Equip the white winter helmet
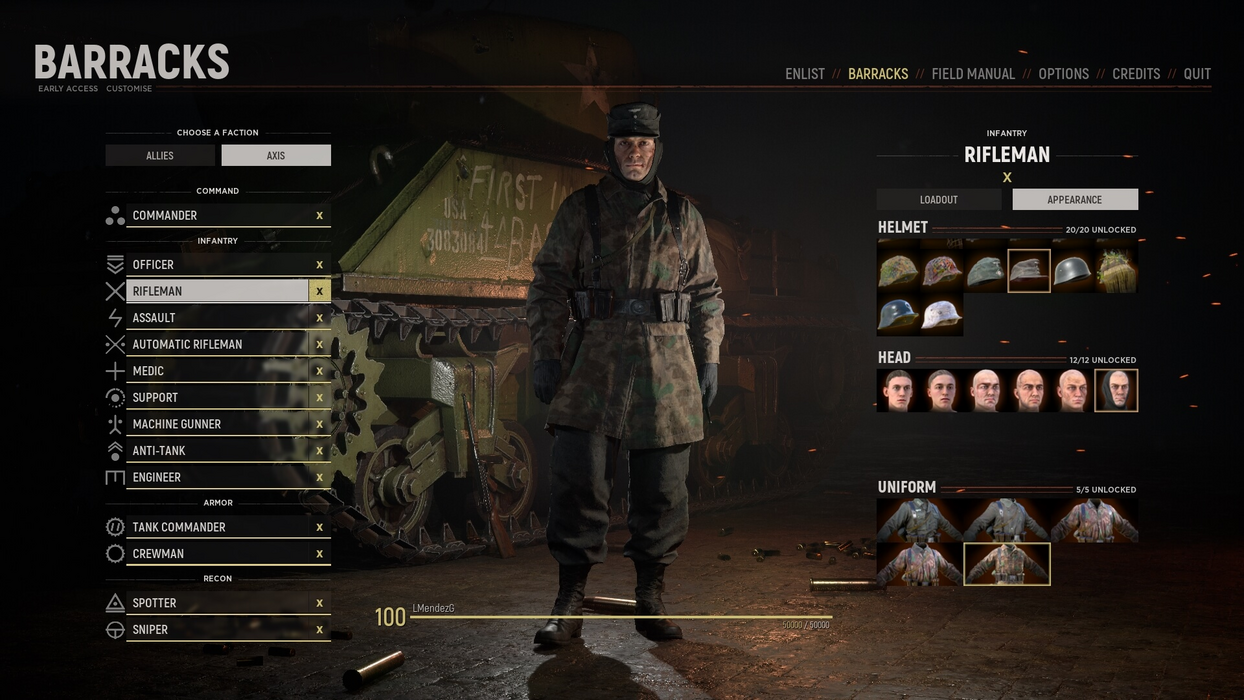 tap(942, 315)
